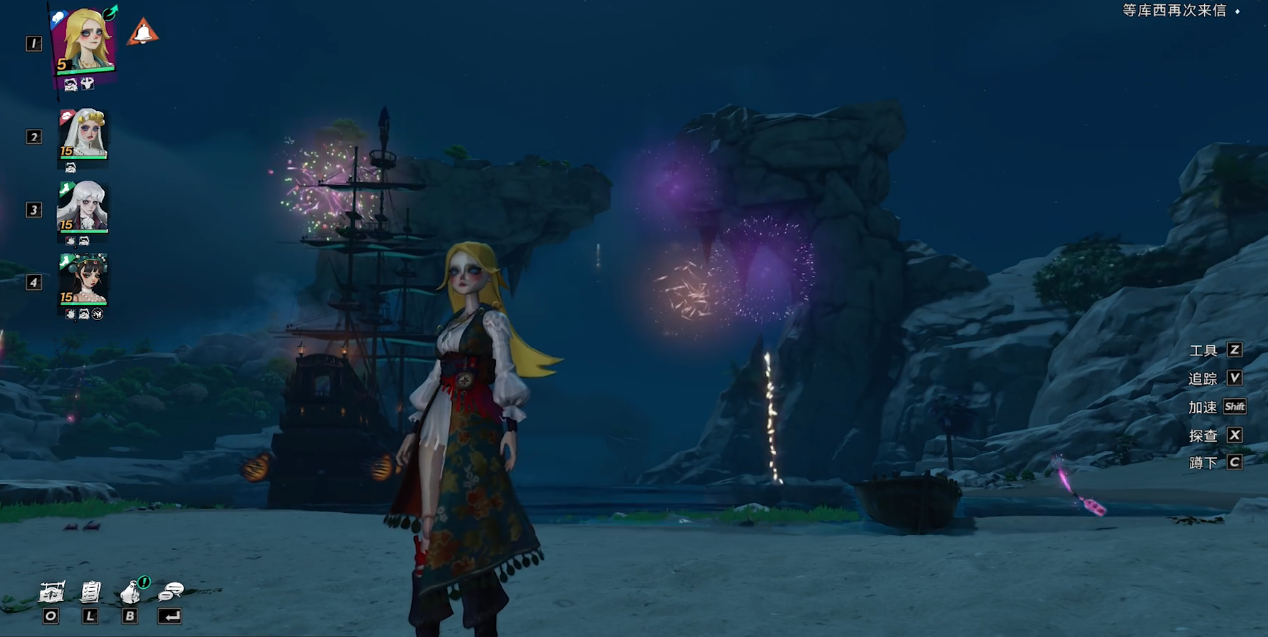1268x637 pixels.
Task: Select the blonde character portrait in slot 1
Action: pyautogui.click(x=83, y=41)
